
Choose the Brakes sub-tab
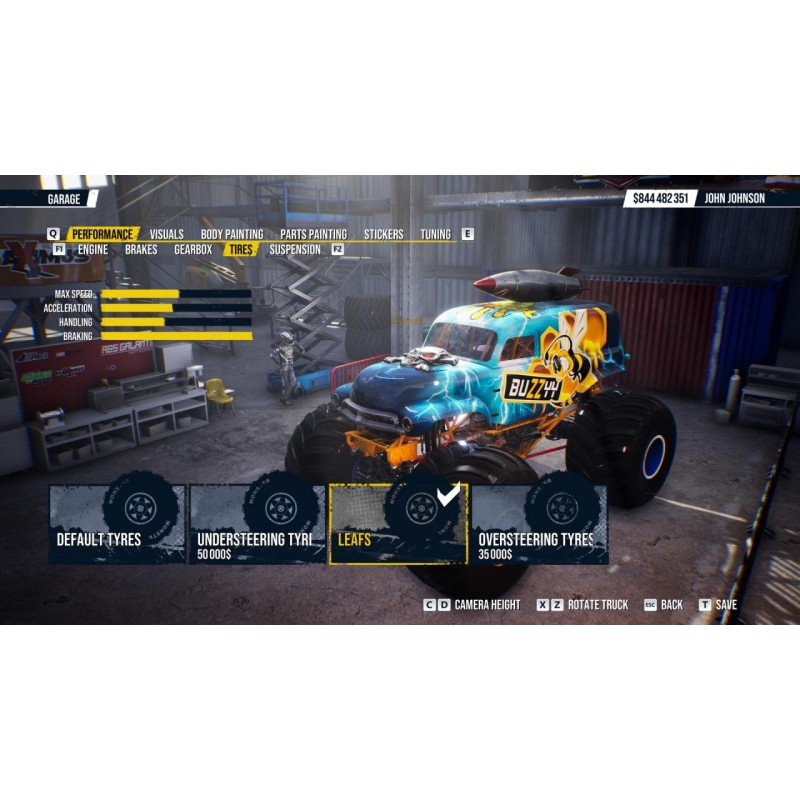tap(141, 249)
